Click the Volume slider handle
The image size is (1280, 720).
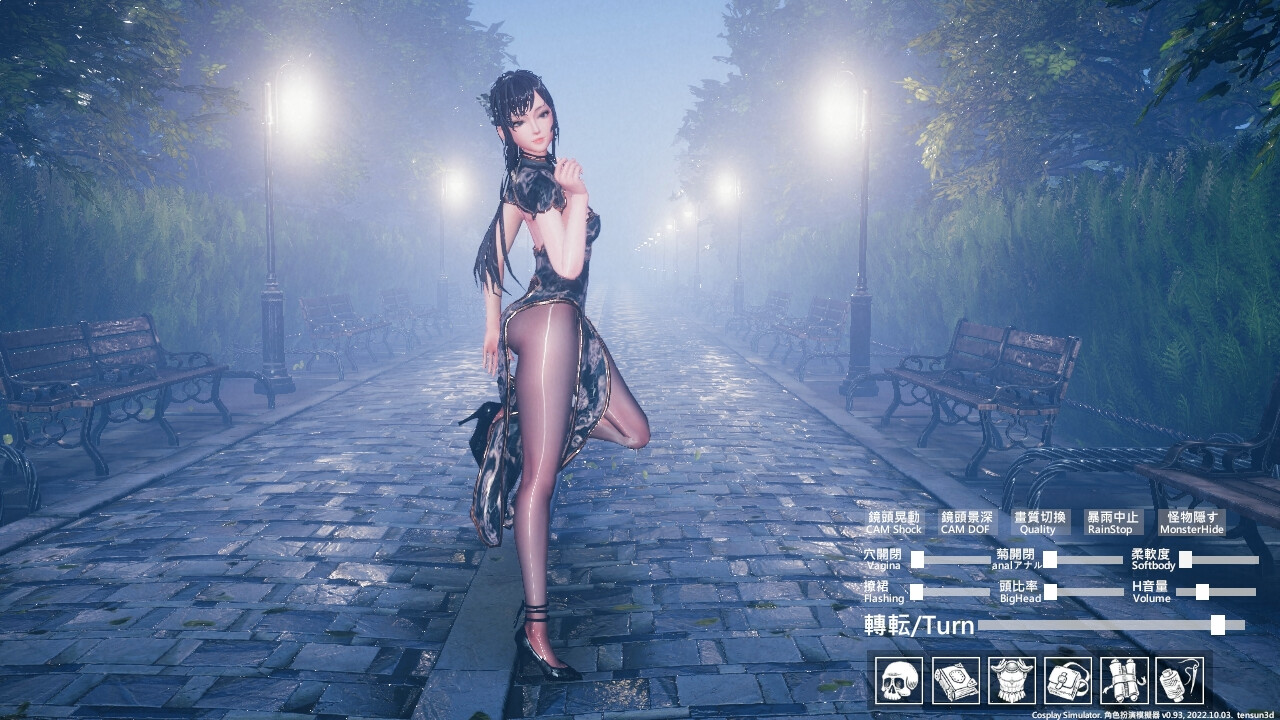coord(1202,592)
